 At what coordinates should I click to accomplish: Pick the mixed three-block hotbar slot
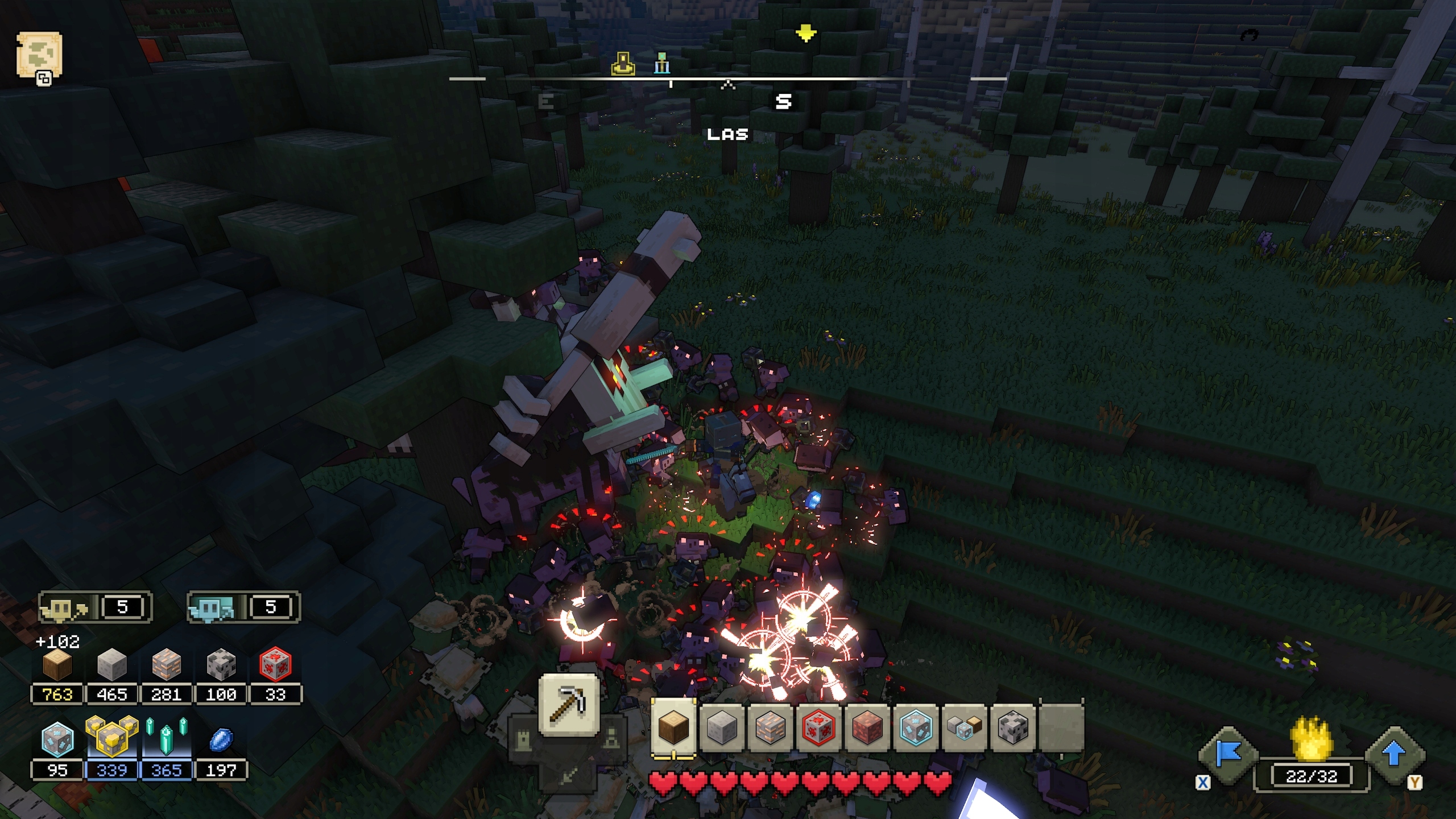tap(964, 727)
